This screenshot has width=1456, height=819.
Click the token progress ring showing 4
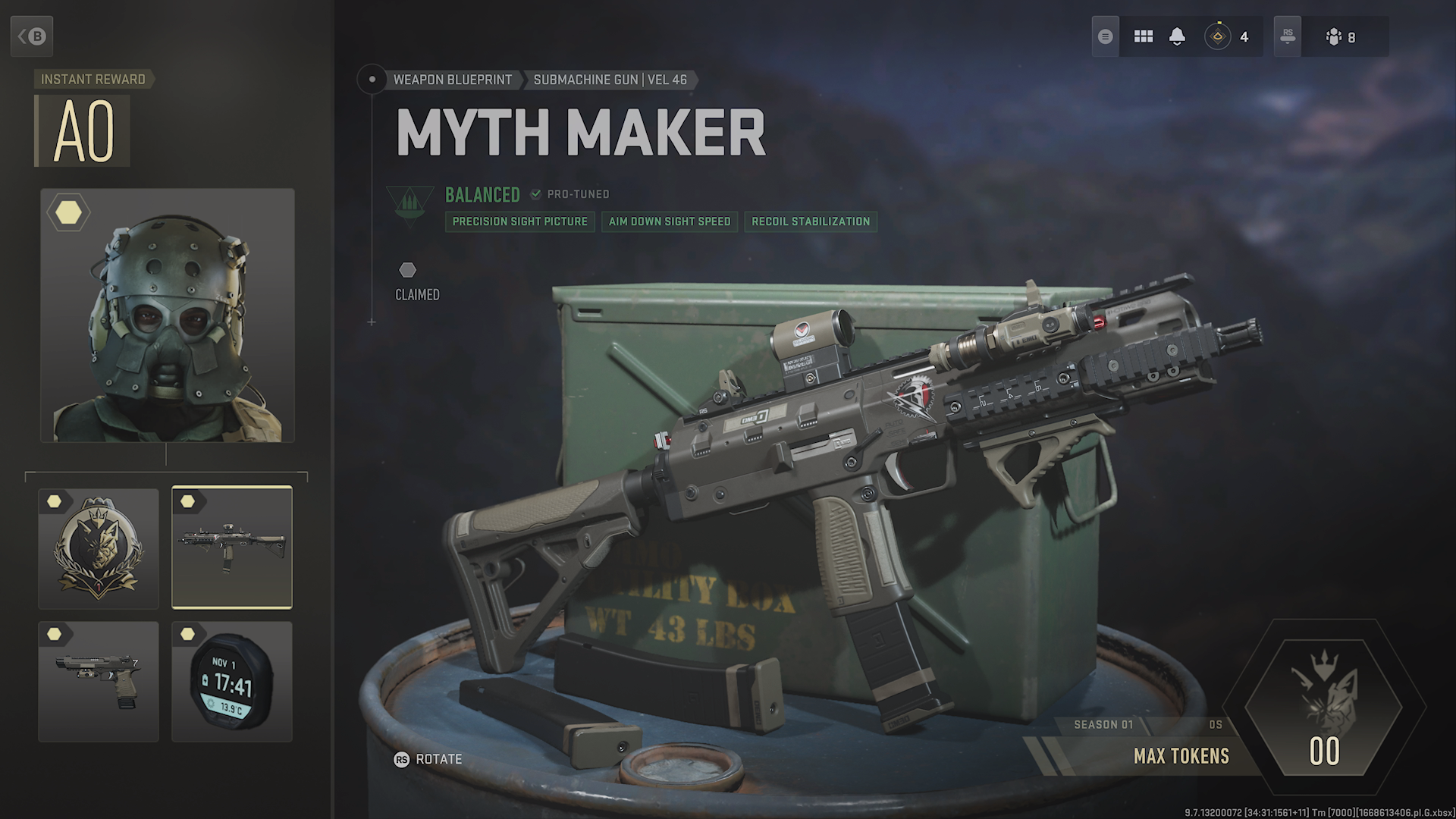[x=1219, y=36]
